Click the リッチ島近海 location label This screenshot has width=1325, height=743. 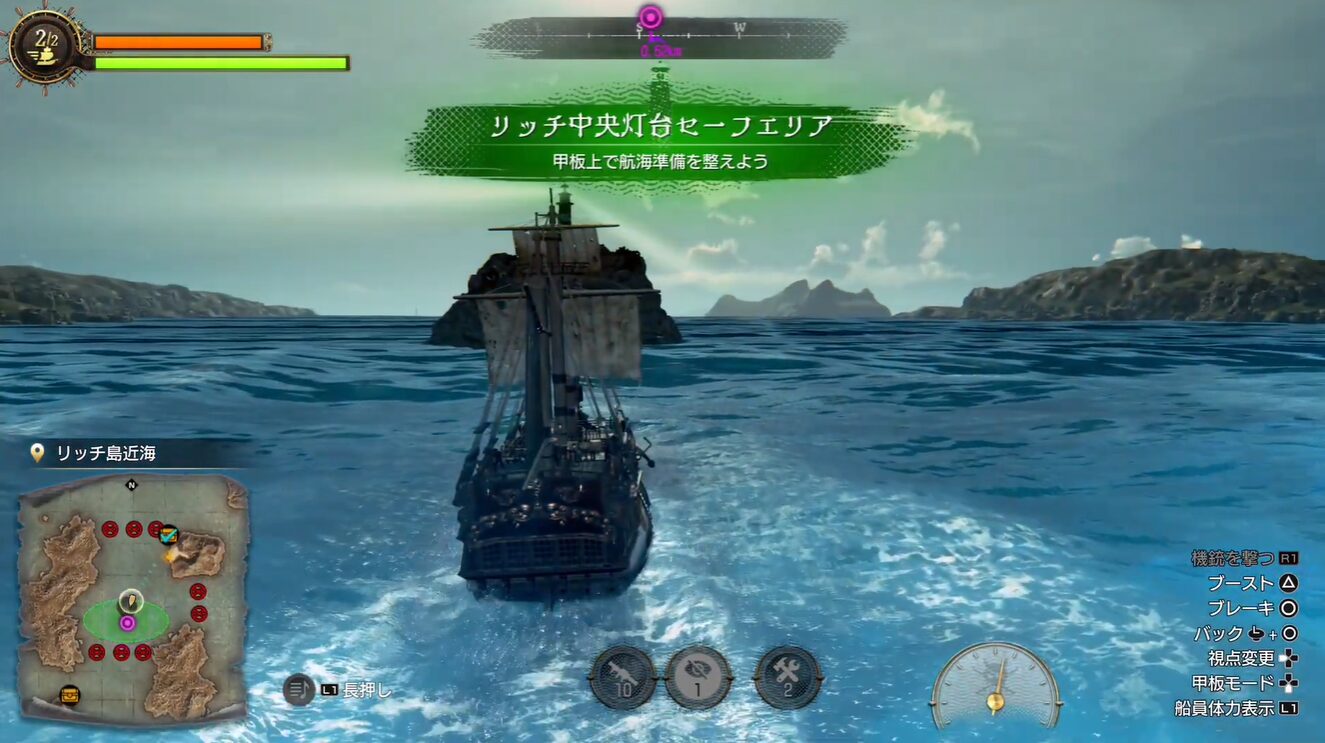point(105,454)
